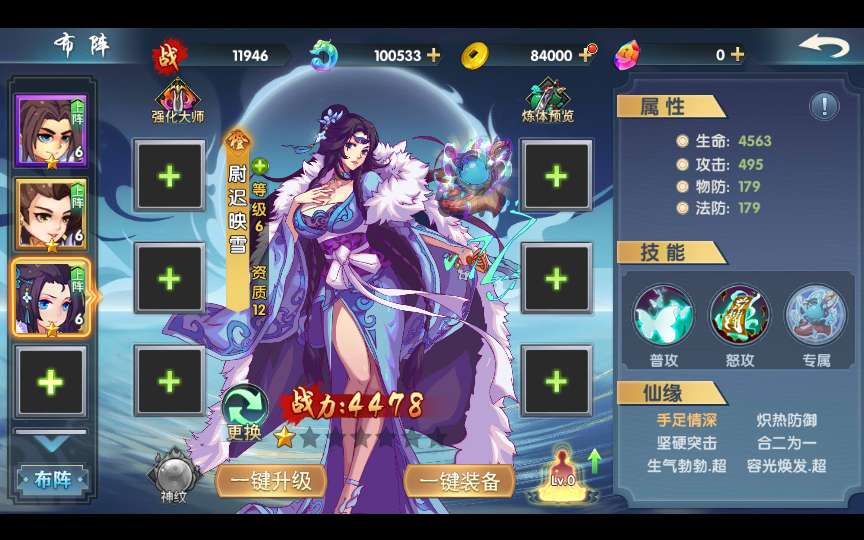
Task: Show attribute details via exclamation icon
Action: [824, 105]
